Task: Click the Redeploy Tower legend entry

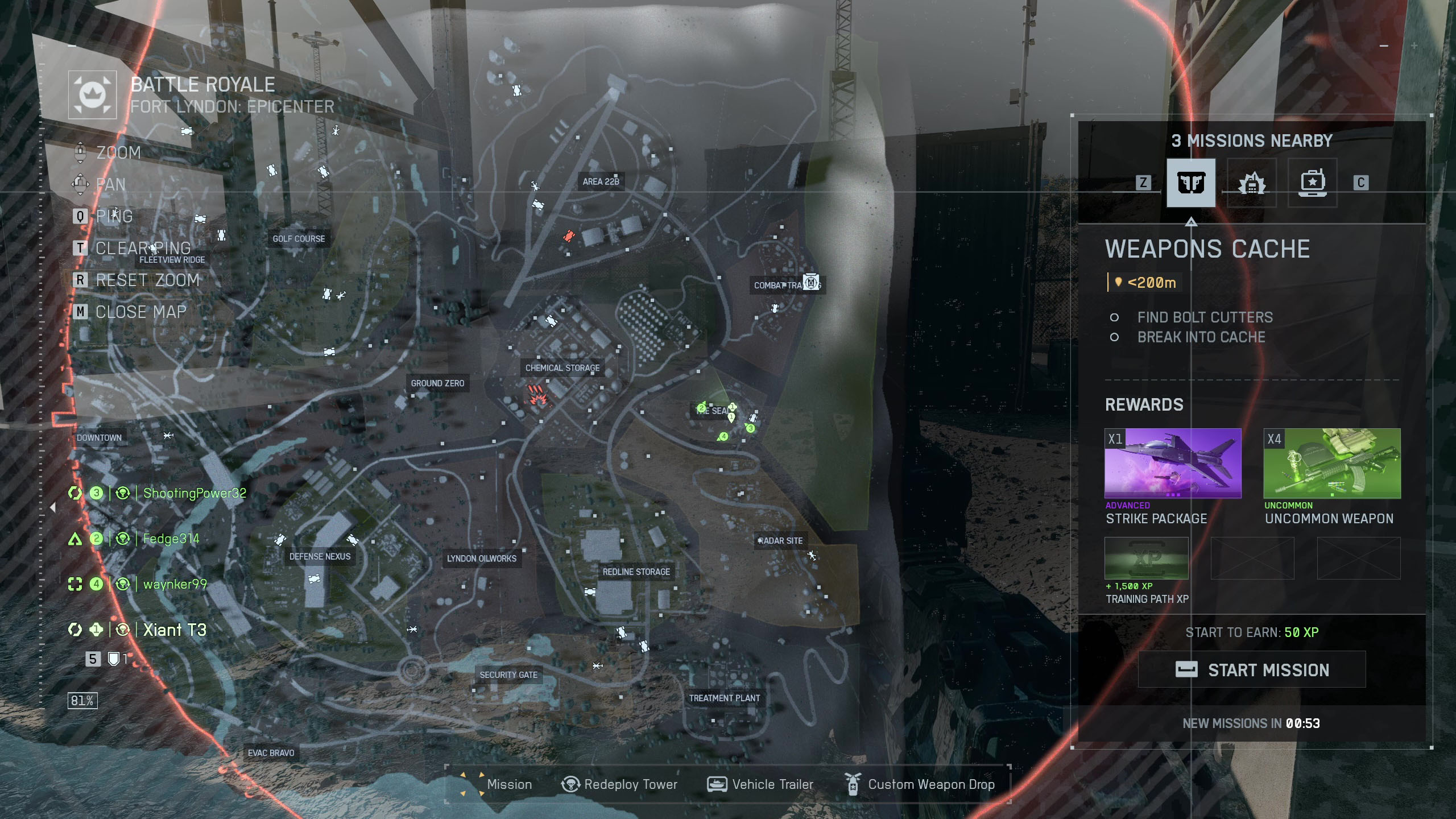Action: pyautogui.click(x=620, y=784)
